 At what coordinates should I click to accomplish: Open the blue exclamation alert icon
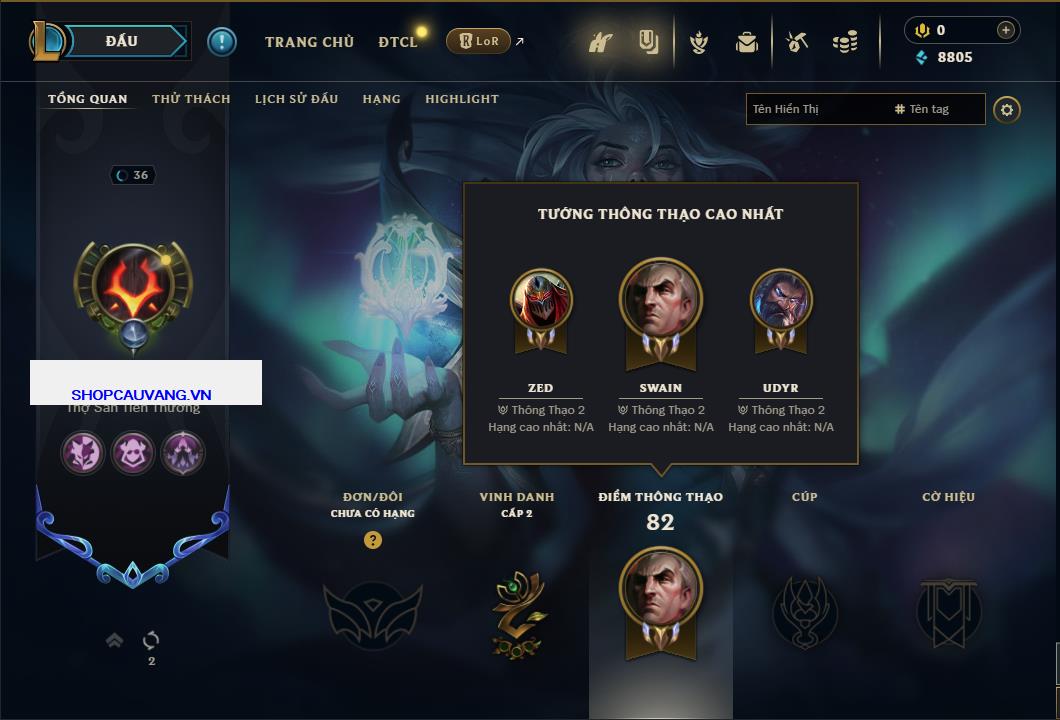click(222, 41)
